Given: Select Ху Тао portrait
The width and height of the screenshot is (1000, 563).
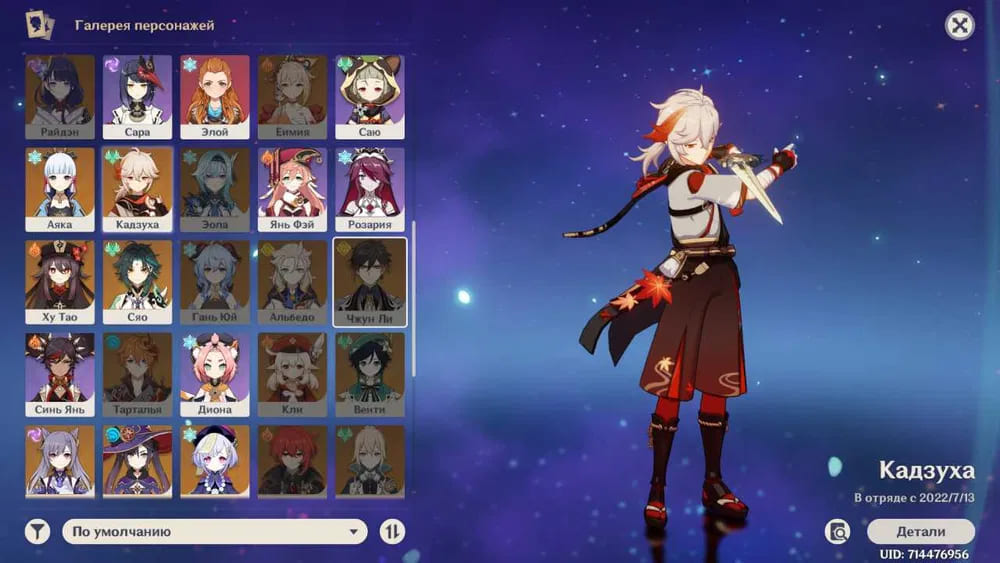Looking at the screenshot, I should pyautogui.click(x=60, y=281).
